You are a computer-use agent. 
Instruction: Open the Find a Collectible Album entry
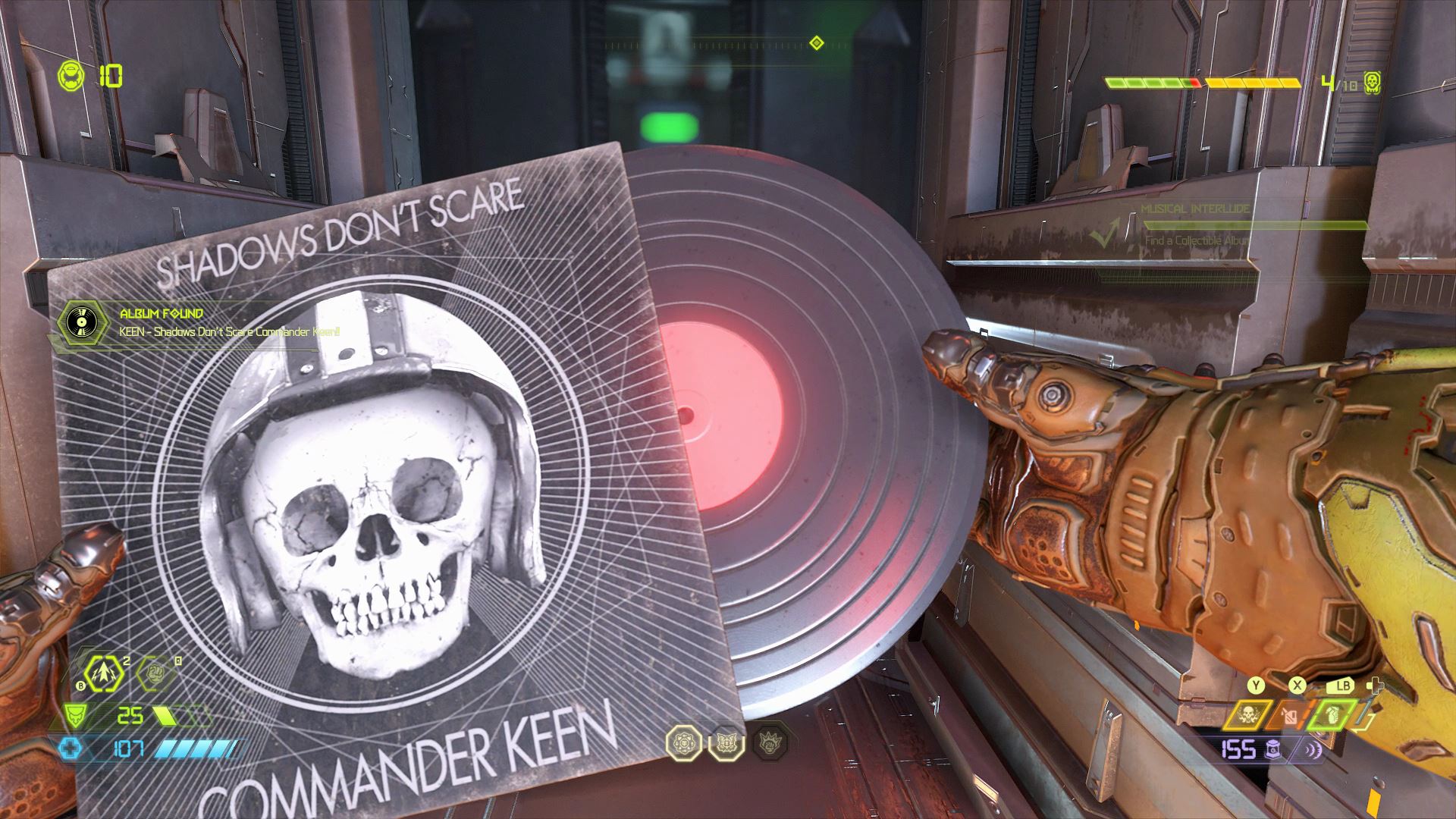pyautogui.click(x=1197, y=240)
